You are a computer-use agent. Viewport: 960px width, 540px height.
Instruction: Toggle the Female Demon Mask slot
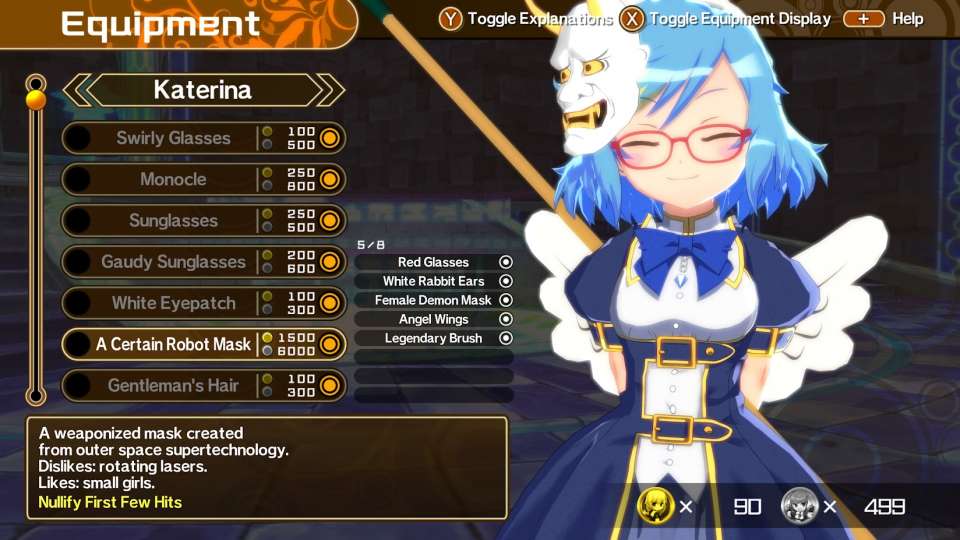point(433,300)
